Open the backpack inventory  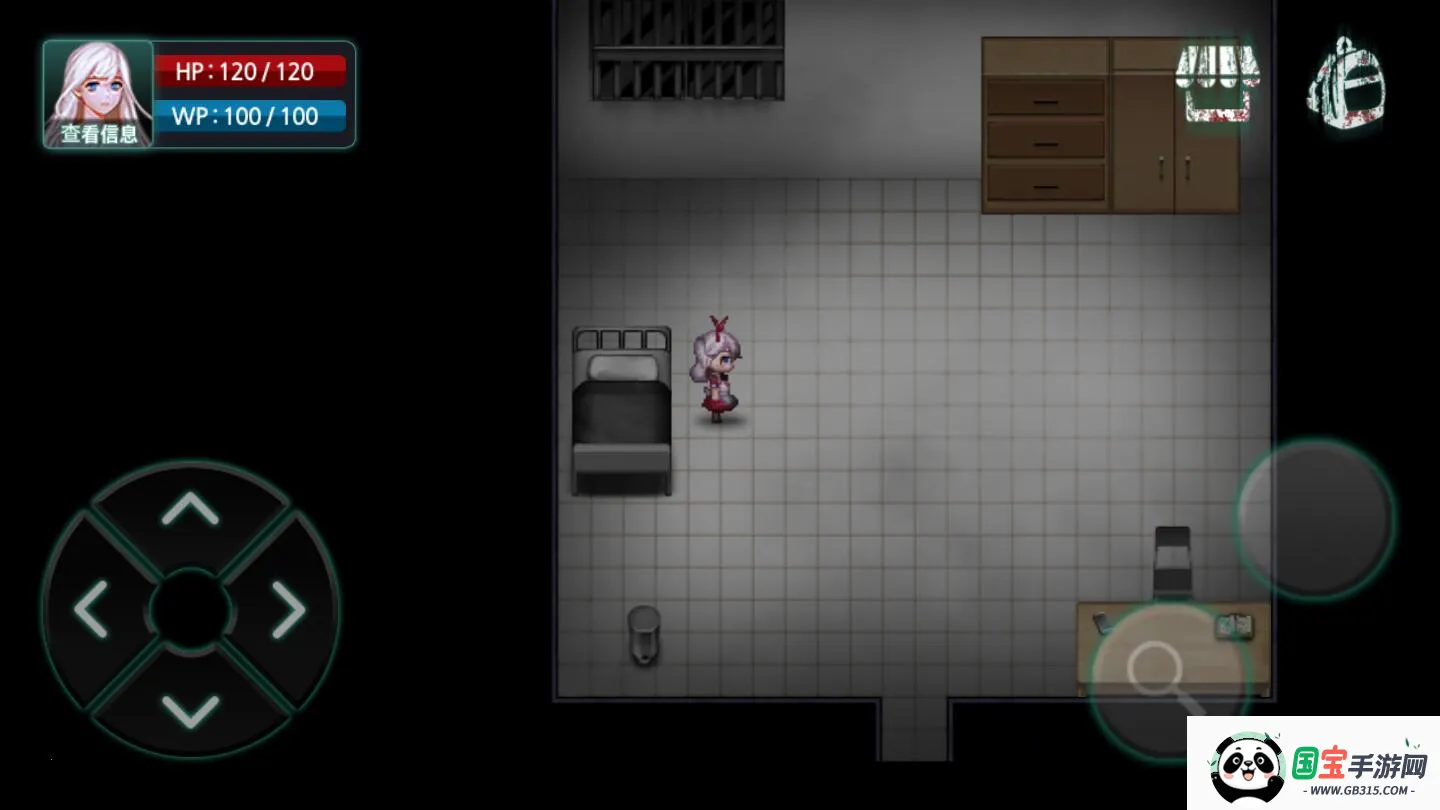pyautogui.click(x=1346, y=82)
